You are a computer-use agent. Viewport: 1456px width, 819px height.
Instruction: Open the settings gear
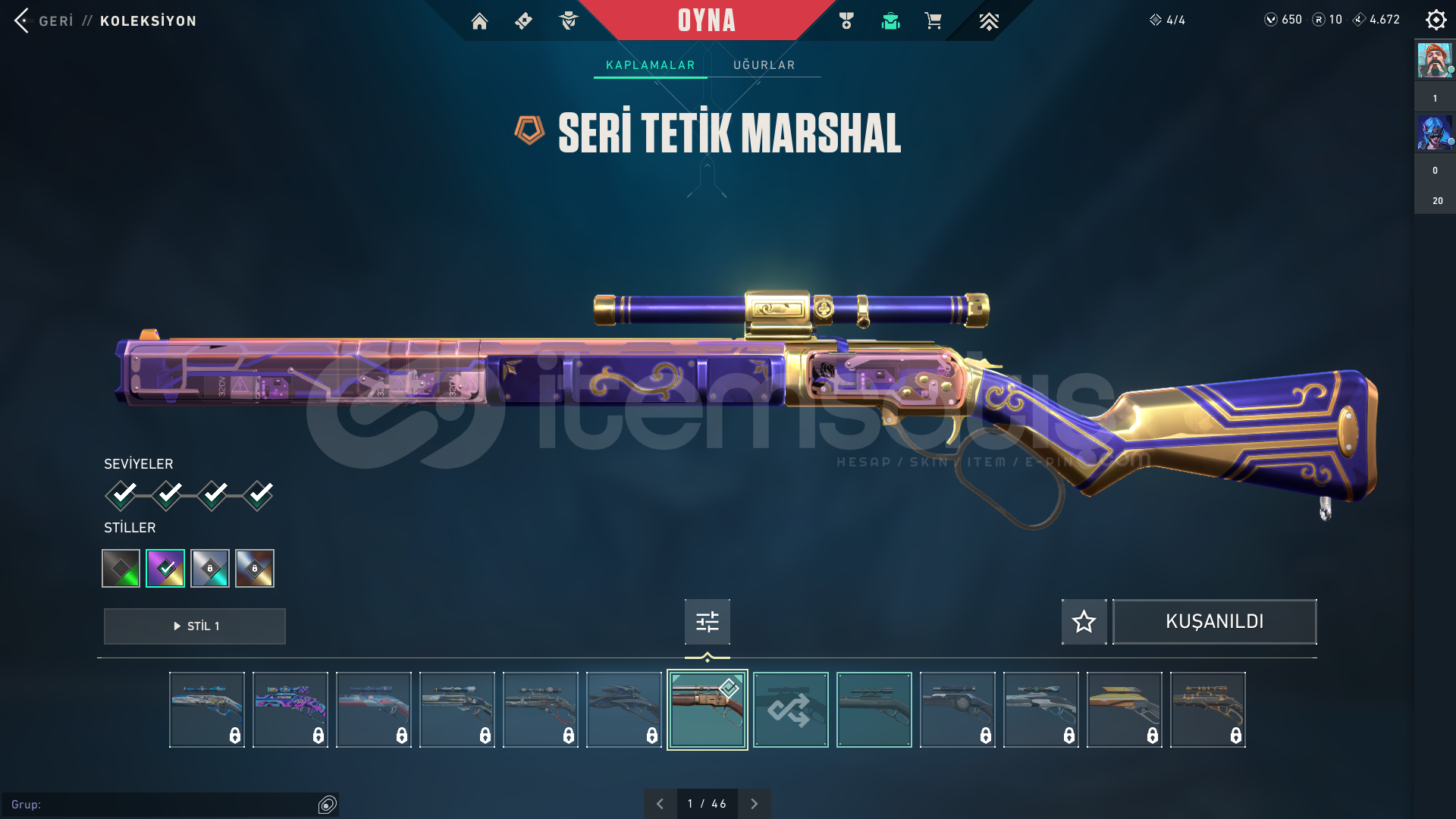(1436, 20)
